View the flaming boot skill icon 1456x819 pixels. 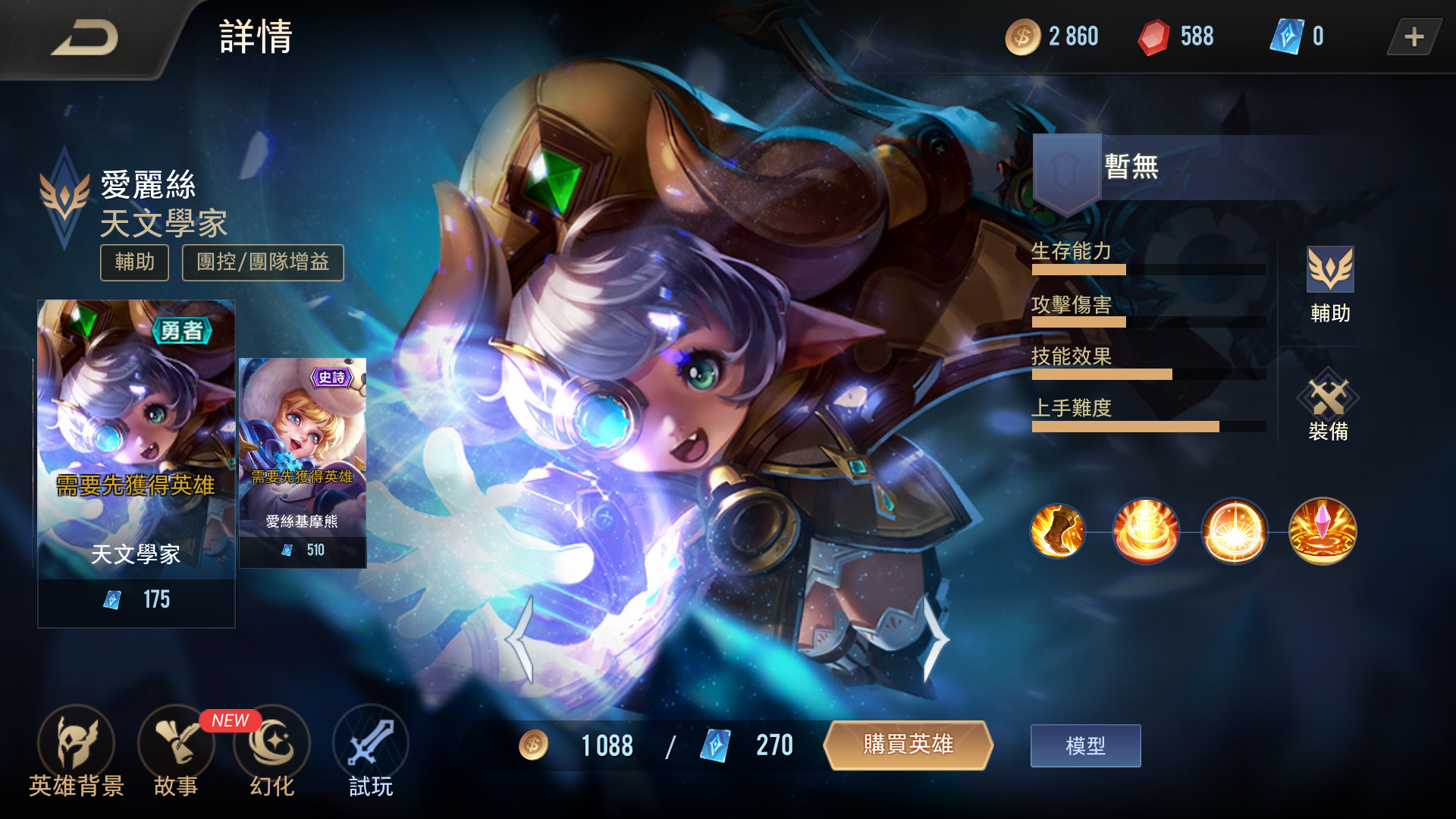pyautogui.click(x=1058, y=531)
